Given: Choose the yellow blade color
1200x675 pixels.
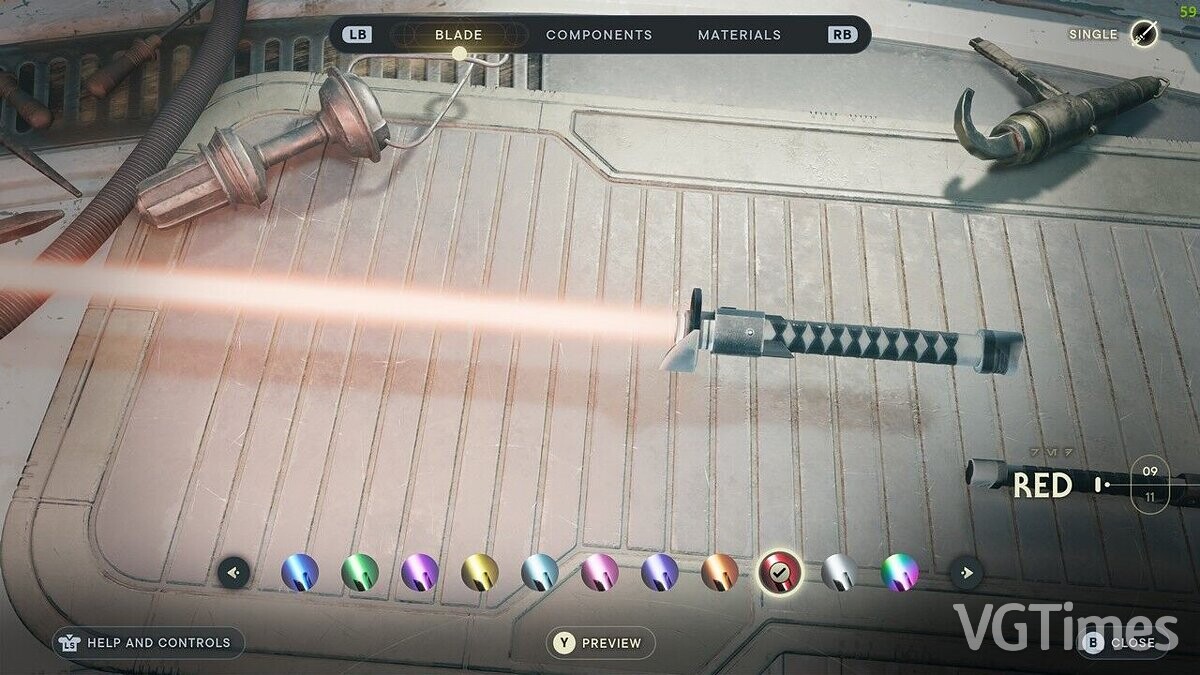Looking at the screenshot, I should (480, 572).
